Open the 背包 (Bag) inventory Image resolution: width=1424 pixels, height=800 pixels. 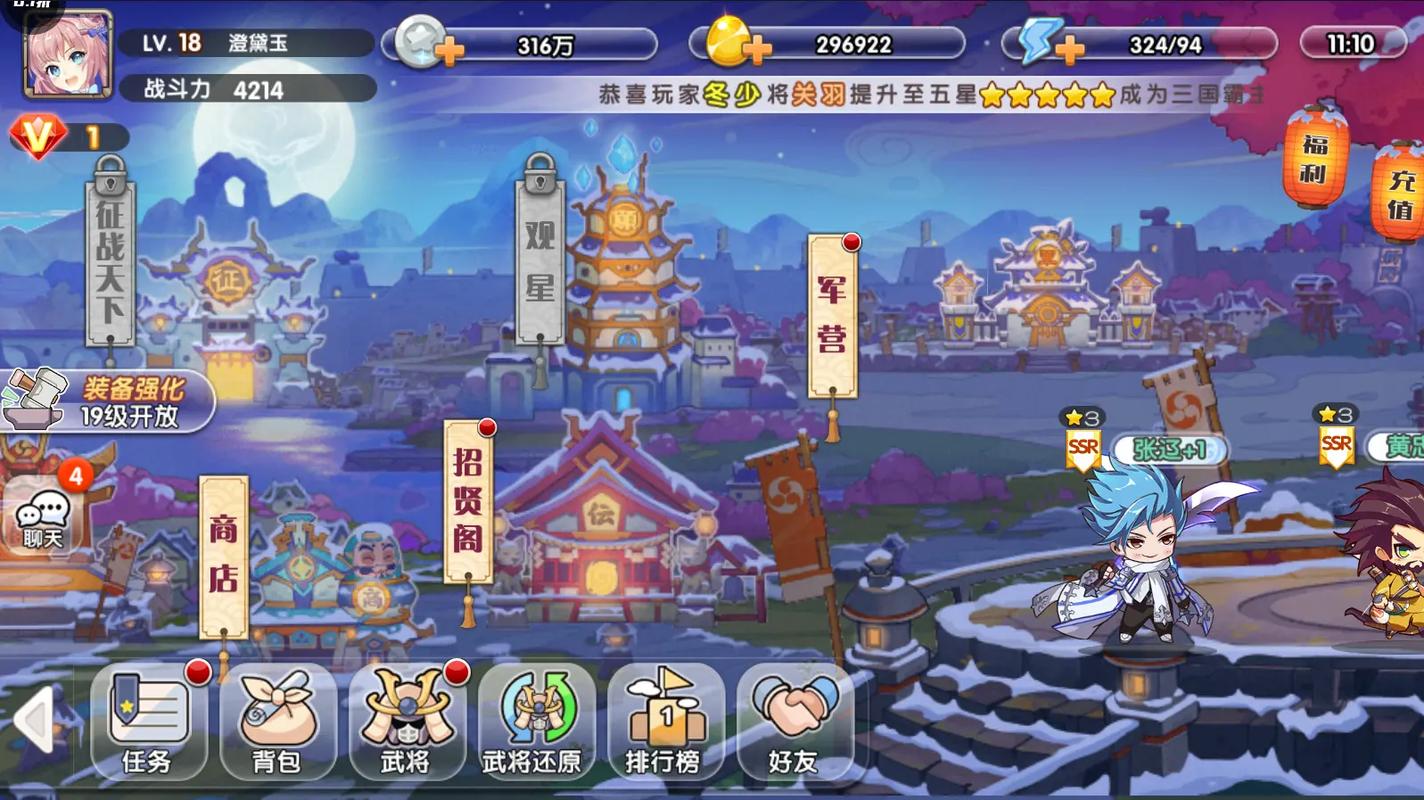pyautogui.click(x=278, y=720)
